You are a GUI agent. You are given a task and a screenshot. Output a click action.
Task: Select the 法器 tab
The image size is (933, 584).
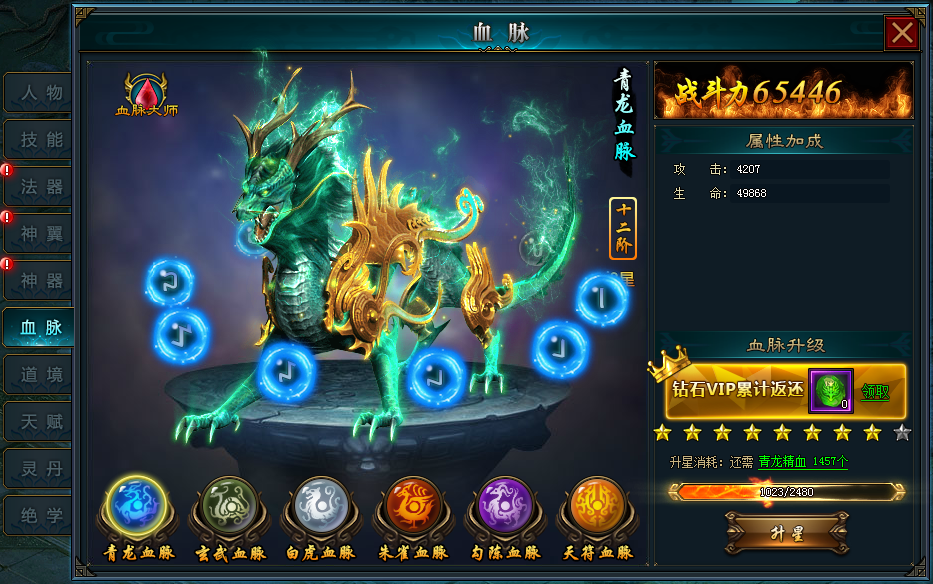pyautogui.click(x=40, y=187)
